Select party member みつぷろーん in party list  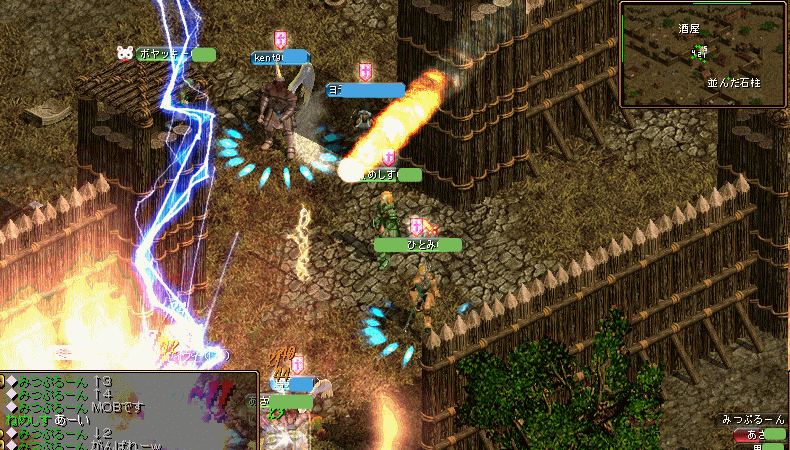(754, 421)
